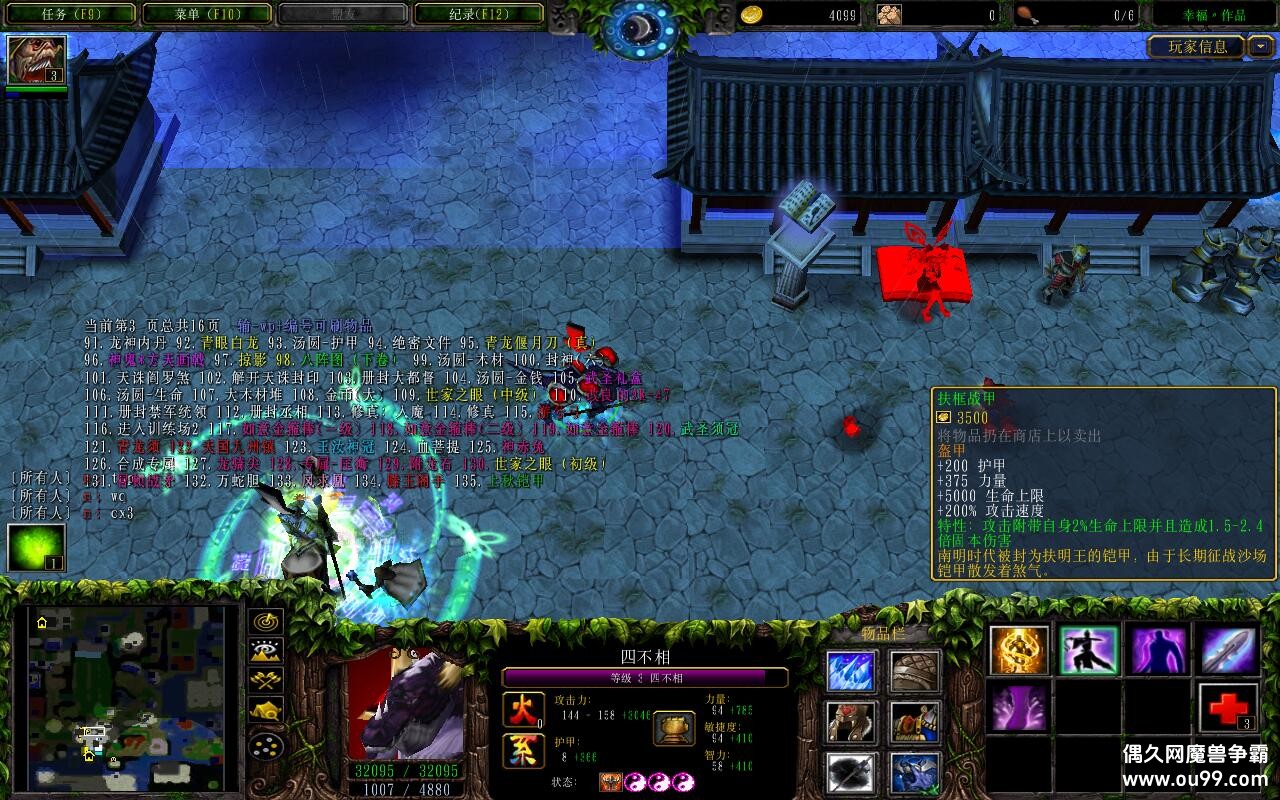Click the creep camp tent icon
The image size is (1280, 800).
tap(265, 711)
